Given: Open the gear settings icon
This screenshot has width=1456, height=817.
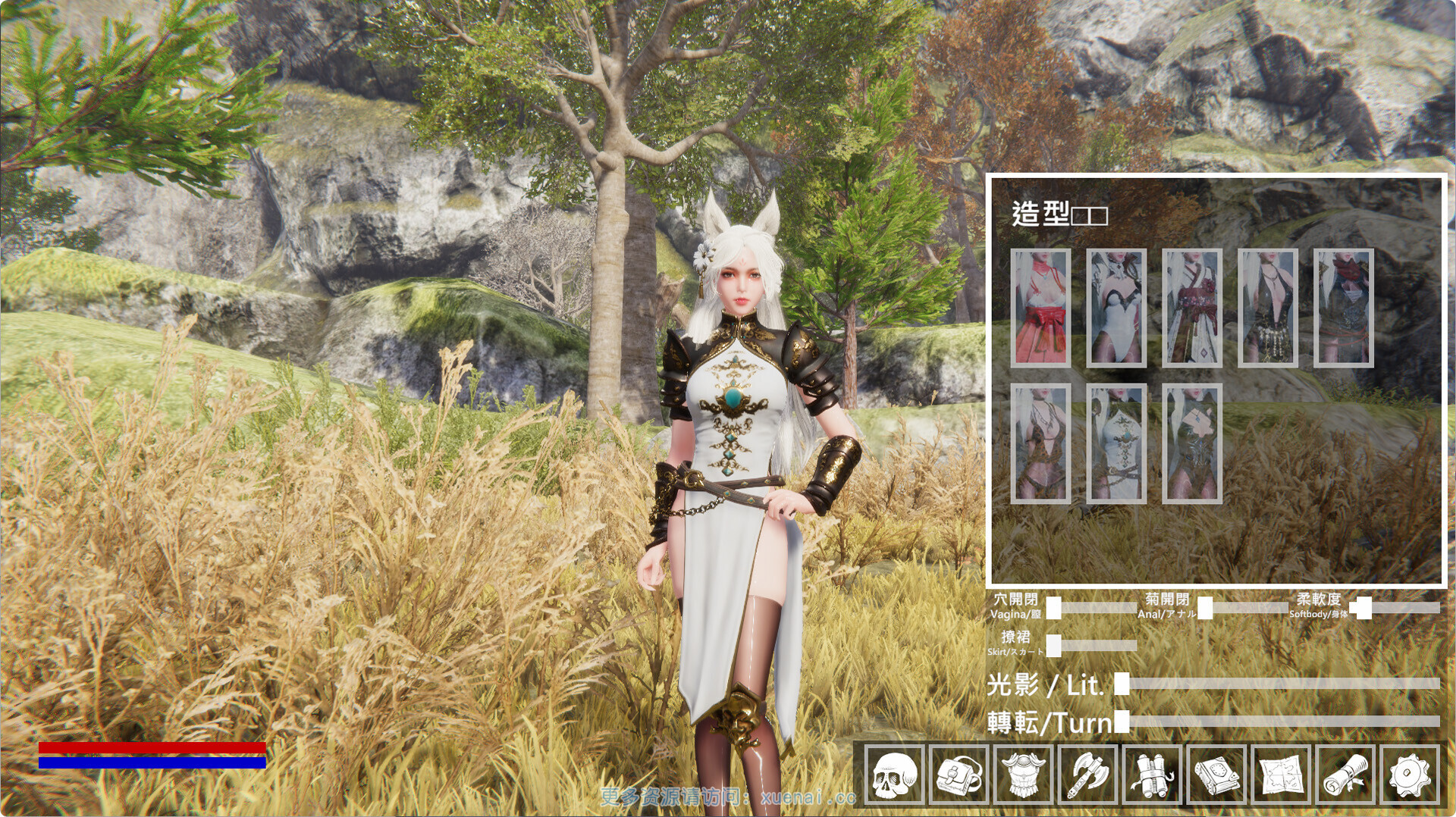Looking at the screenshot, I should point(1410,775).
